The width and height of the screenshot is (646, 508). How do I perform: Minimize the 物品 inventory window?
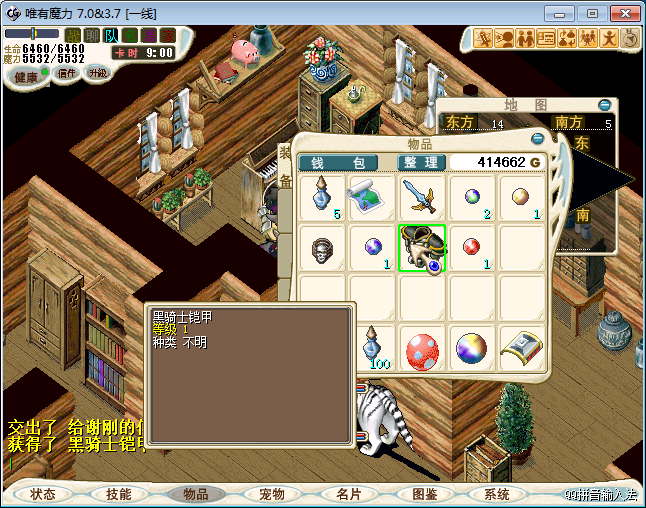coord(537,139)
